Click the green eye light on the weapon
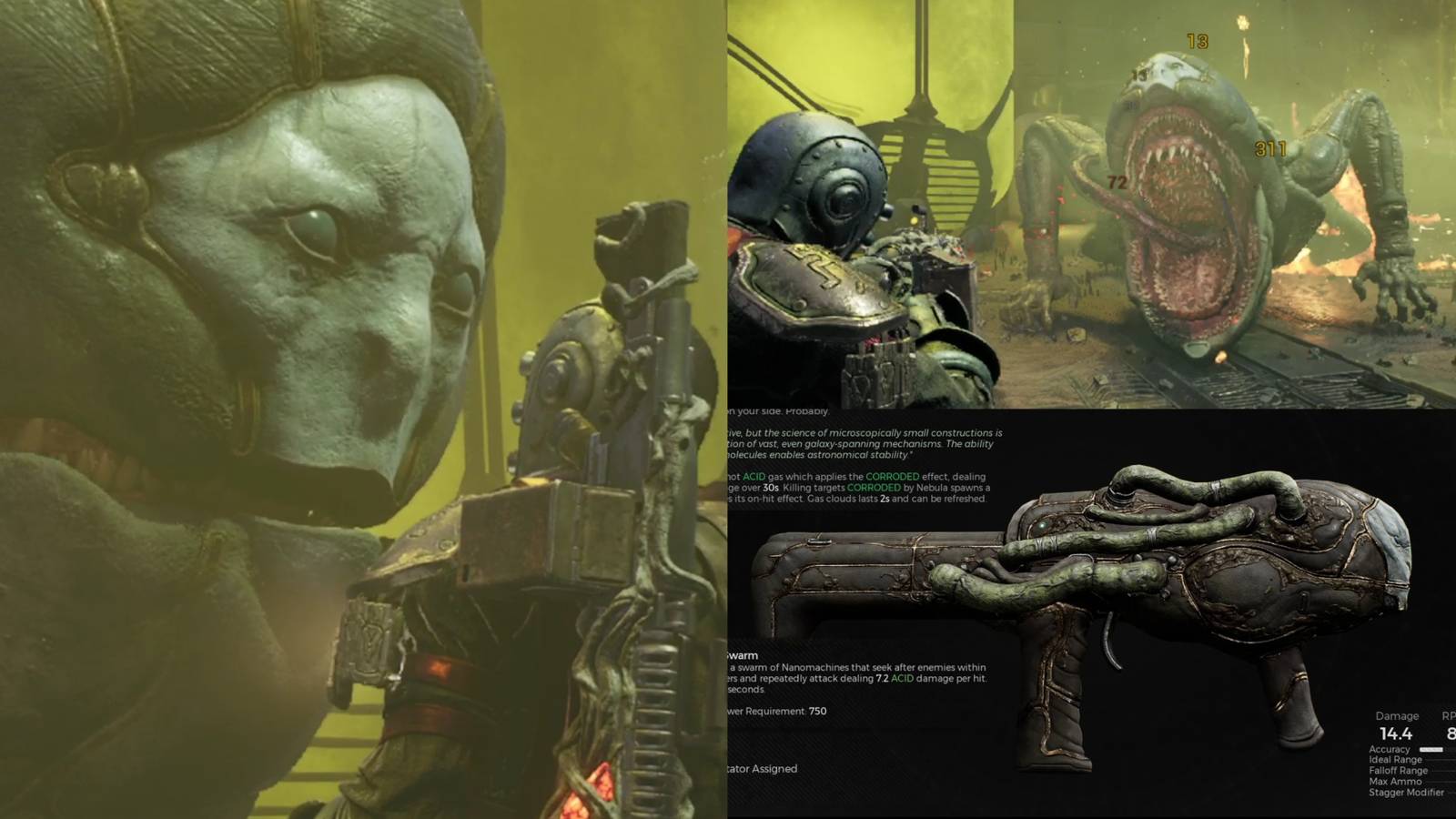Screen dimensions: 1456x819 (1043, 526)
